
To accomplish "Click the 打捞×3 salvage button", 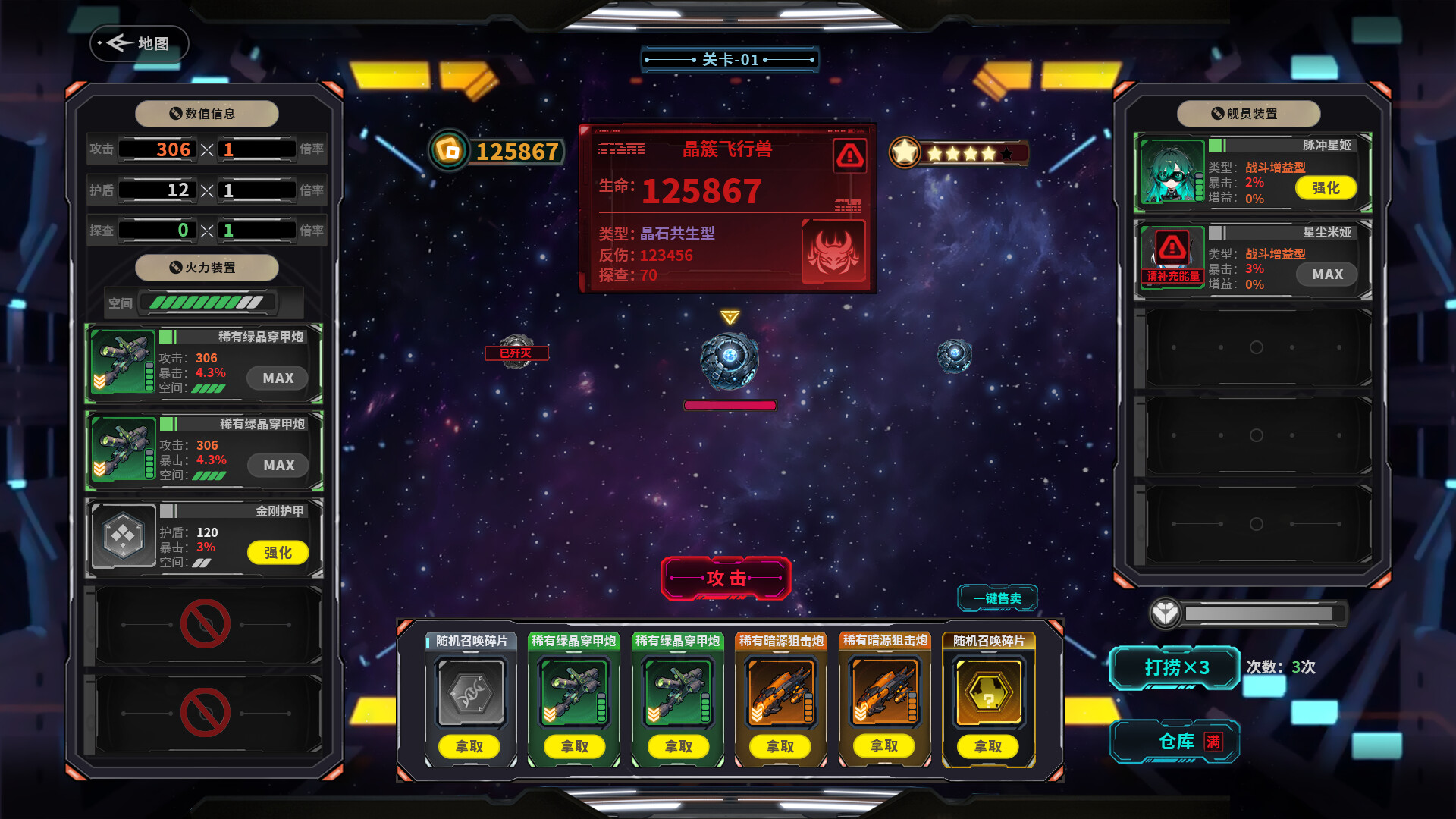I will (1175, 668).
